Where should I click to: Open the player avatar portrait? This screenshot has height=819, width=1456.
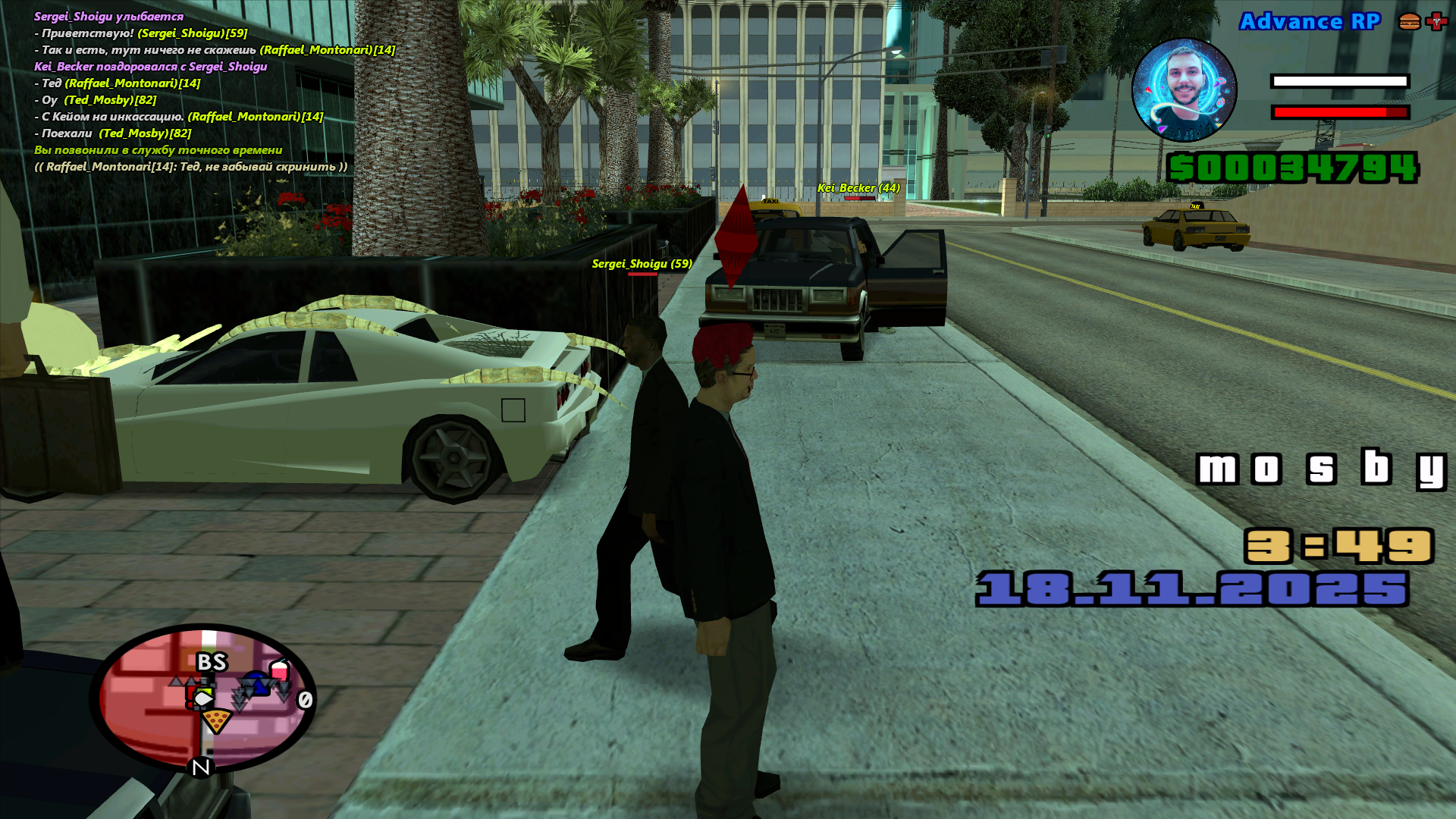(x=1183, y=91)
